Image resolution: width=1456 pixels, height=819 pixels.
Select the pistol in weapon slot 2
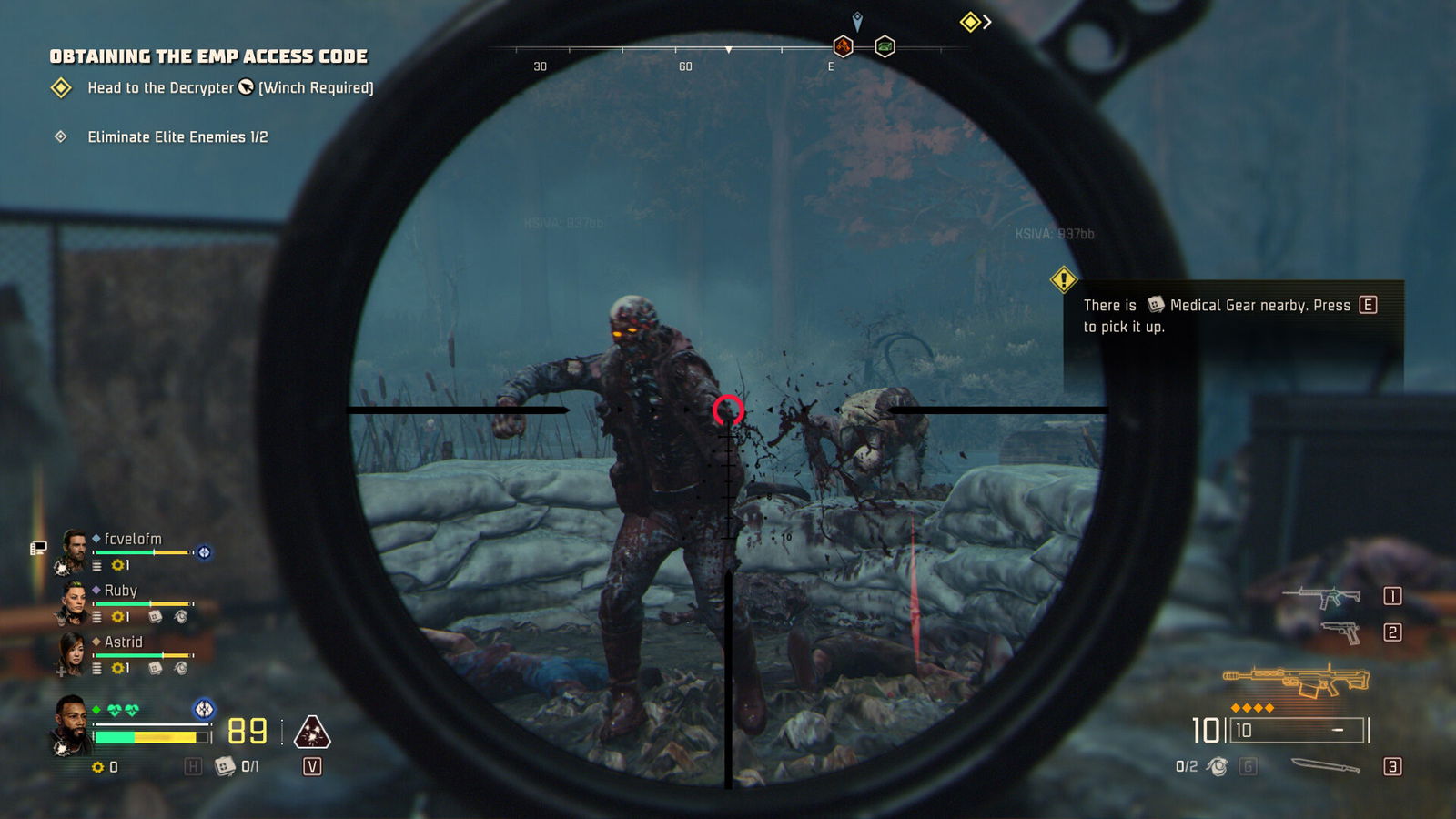(1342, 632)
